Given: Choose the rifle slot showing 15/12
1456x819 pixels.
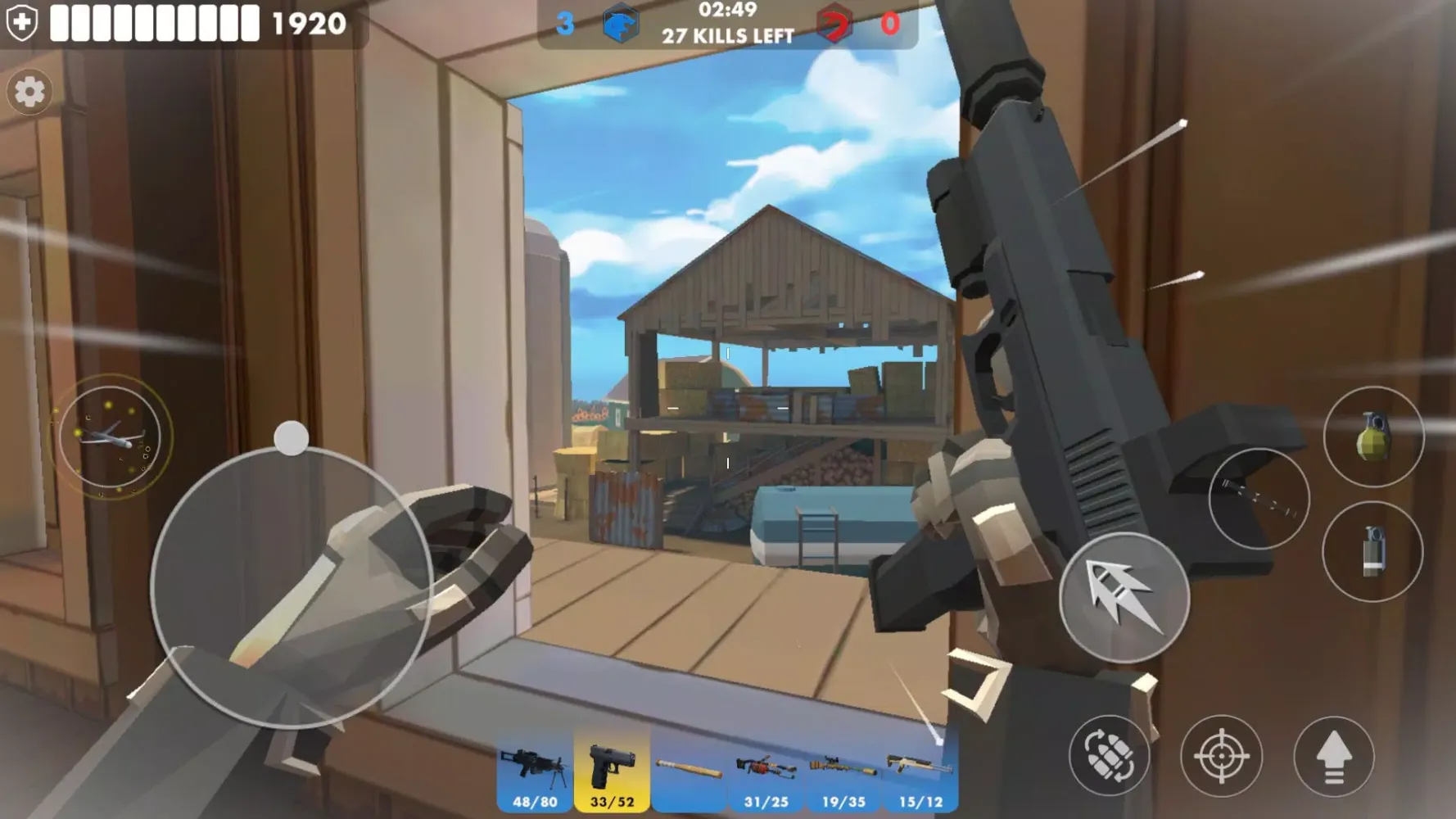Looking at the screenshot, I should 918,770.
